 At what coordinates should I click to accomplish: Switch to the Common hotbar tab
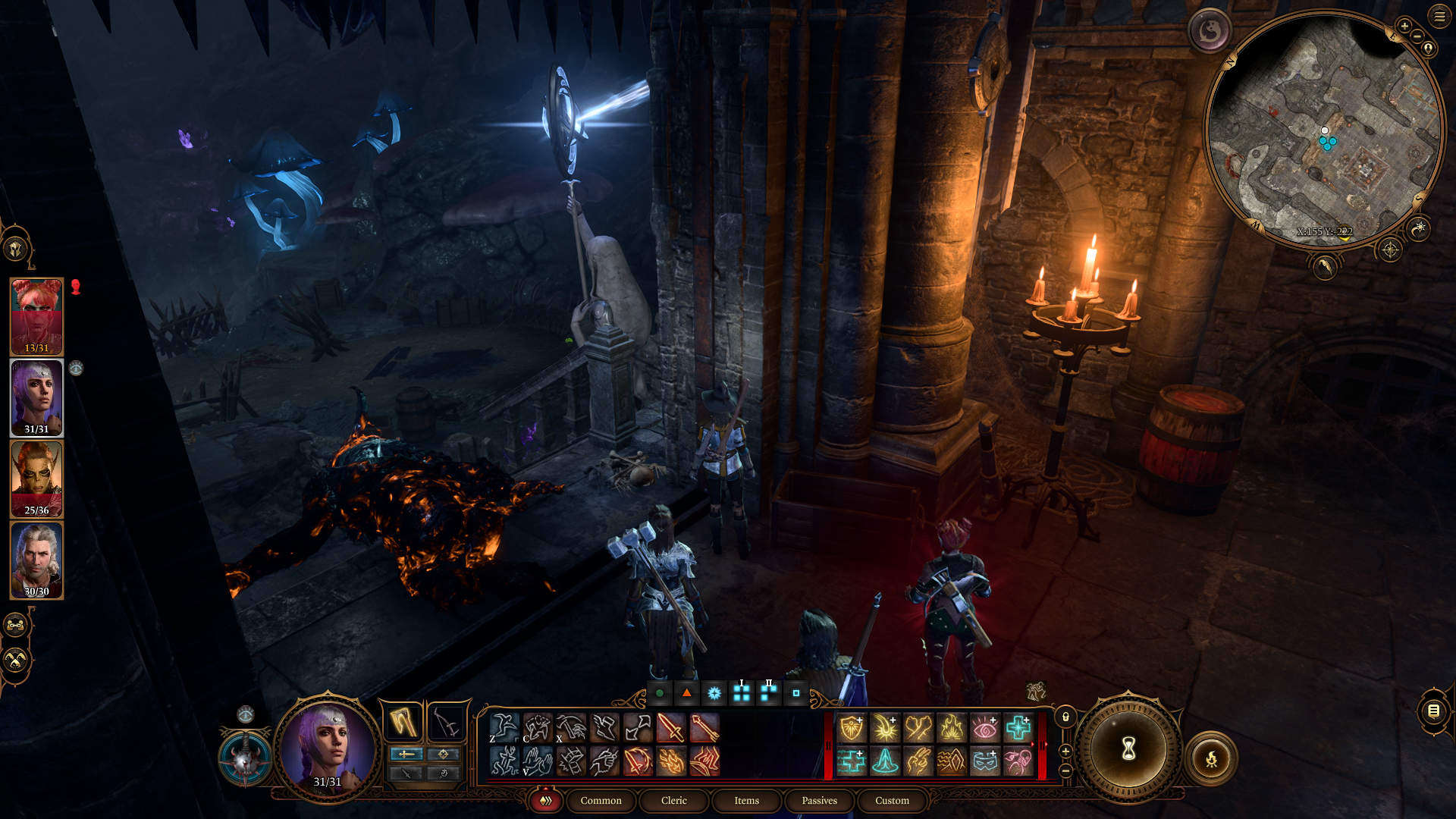601,801
